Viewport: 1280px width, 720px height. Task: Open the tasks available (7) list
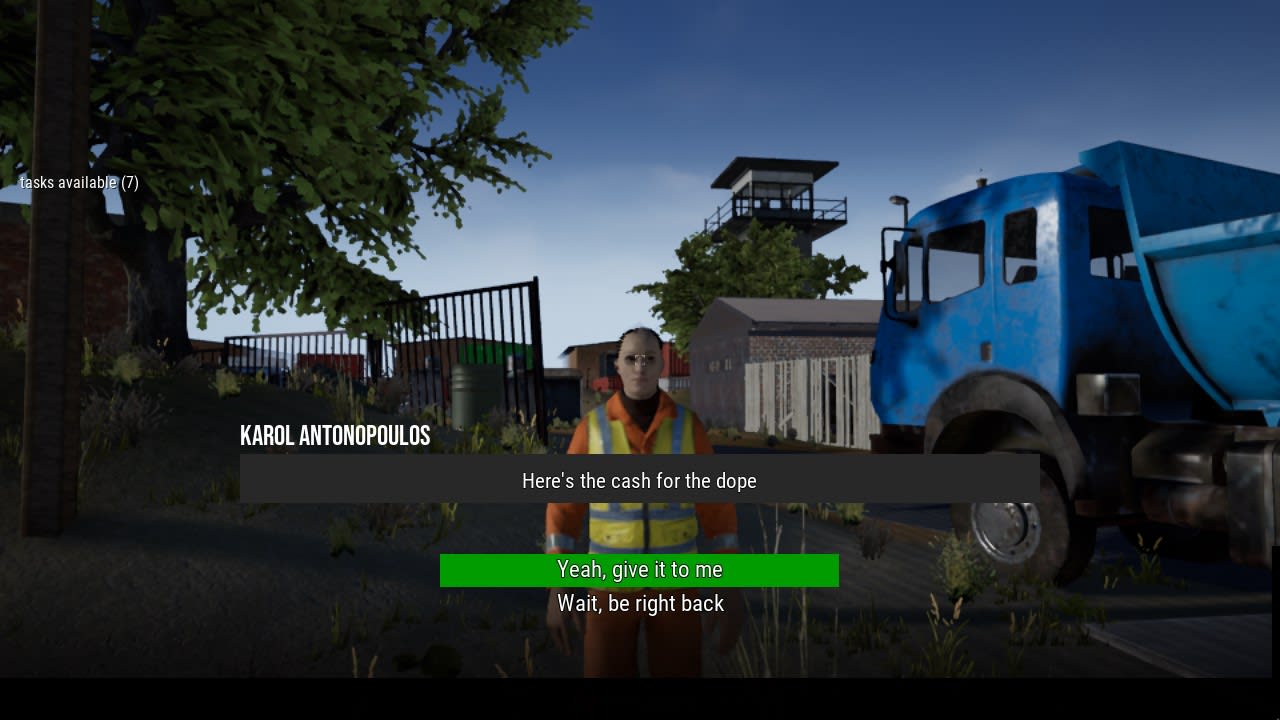point(79,183)
